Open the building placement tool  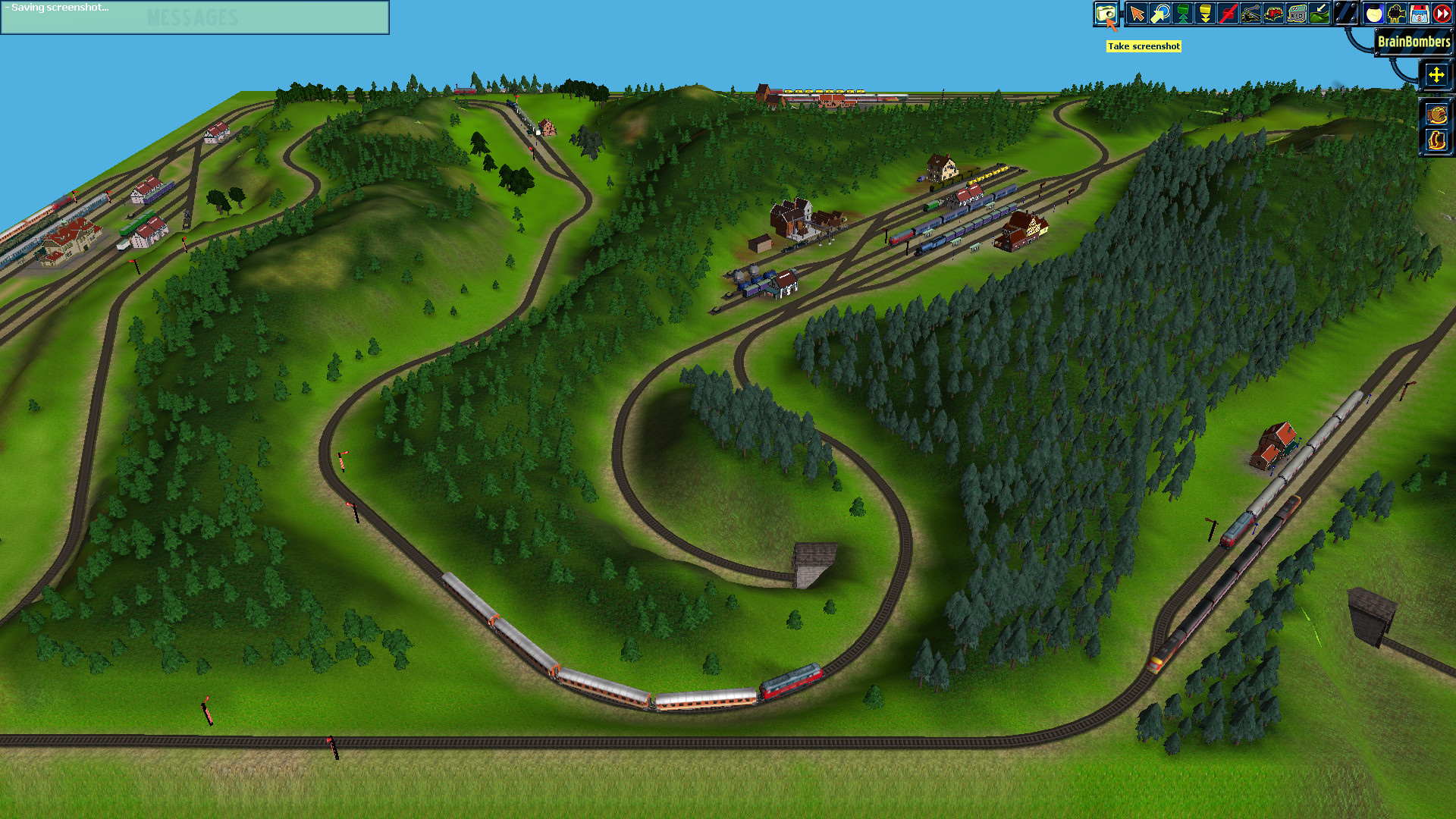[1296, 13]
